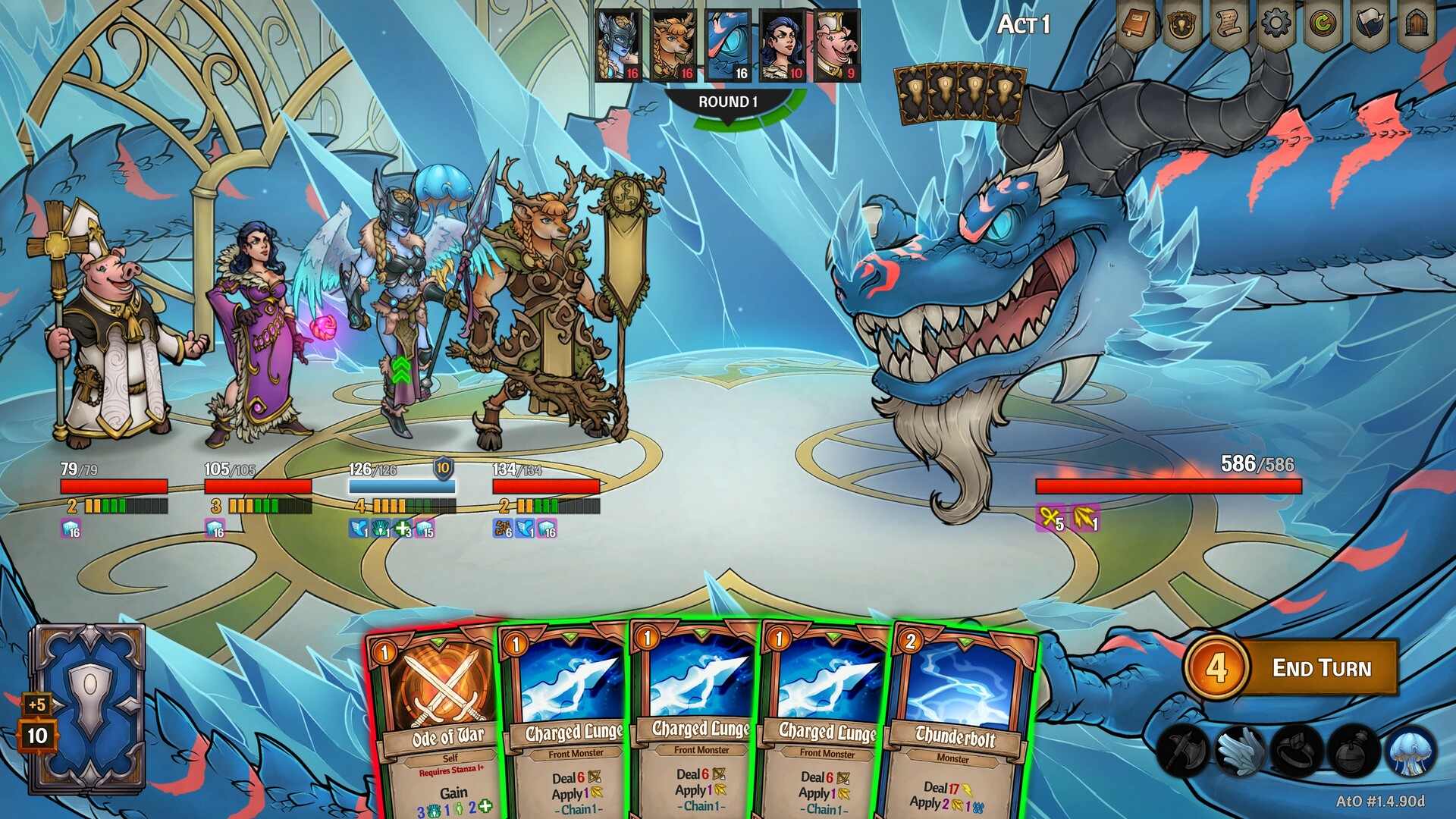Inspect the feathered wing armor slot
The image size is (1456, 819).
pyautogui.click(x=1239, y=751)
